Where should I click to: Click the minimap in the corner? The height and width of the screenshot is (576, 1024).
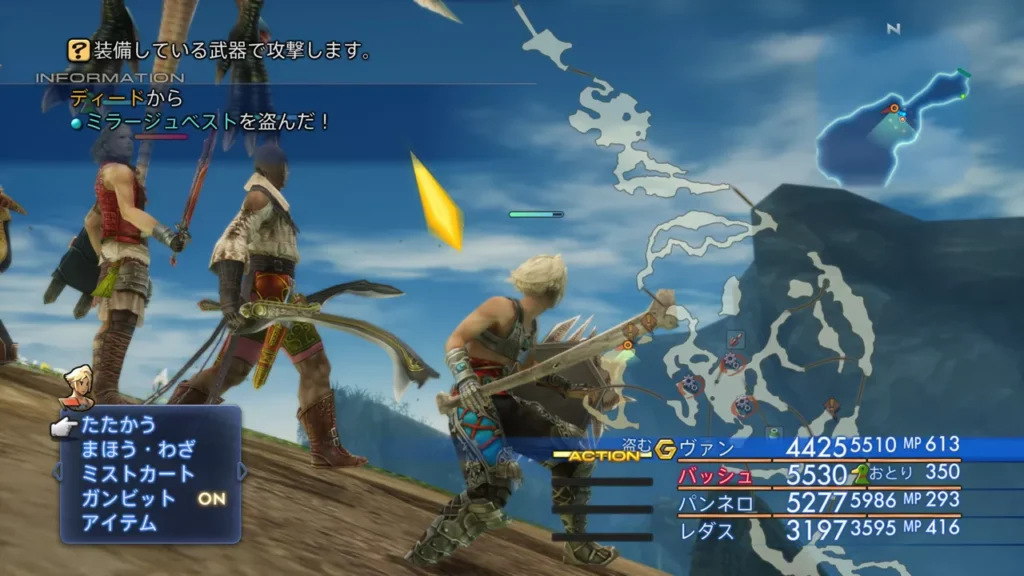[x=892, y=130]
